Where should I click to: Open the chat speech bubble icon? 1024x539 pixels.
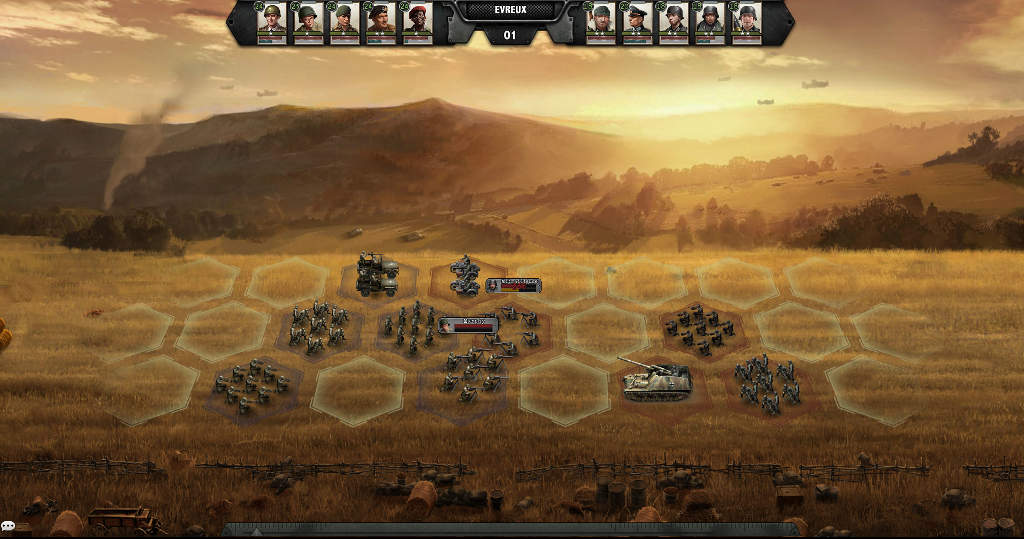8,526
